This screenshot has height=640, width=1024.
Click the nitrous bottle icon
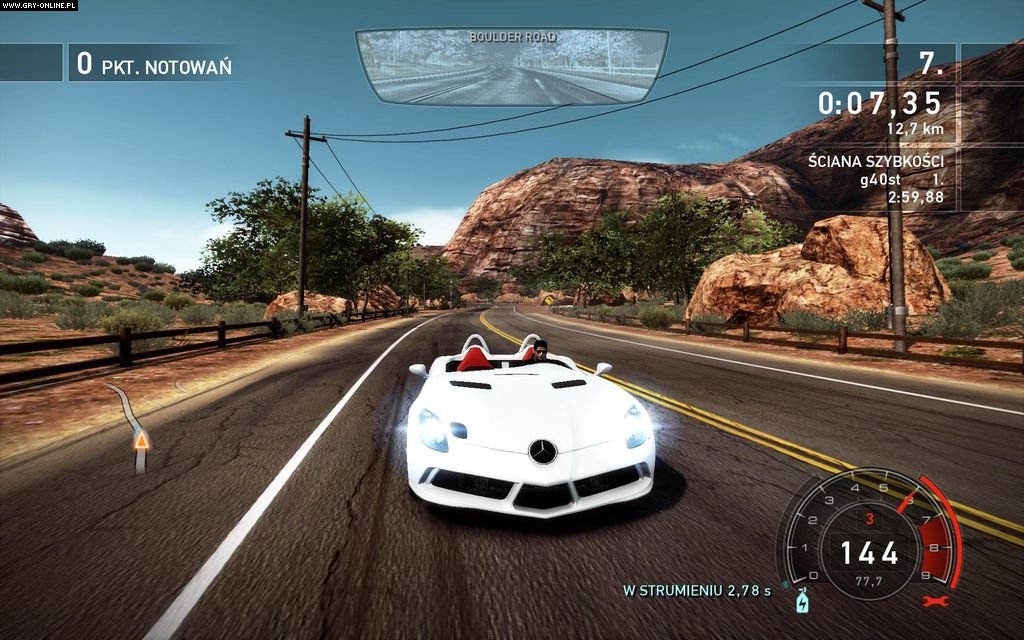pyautogui.click(x=801, y=602)
